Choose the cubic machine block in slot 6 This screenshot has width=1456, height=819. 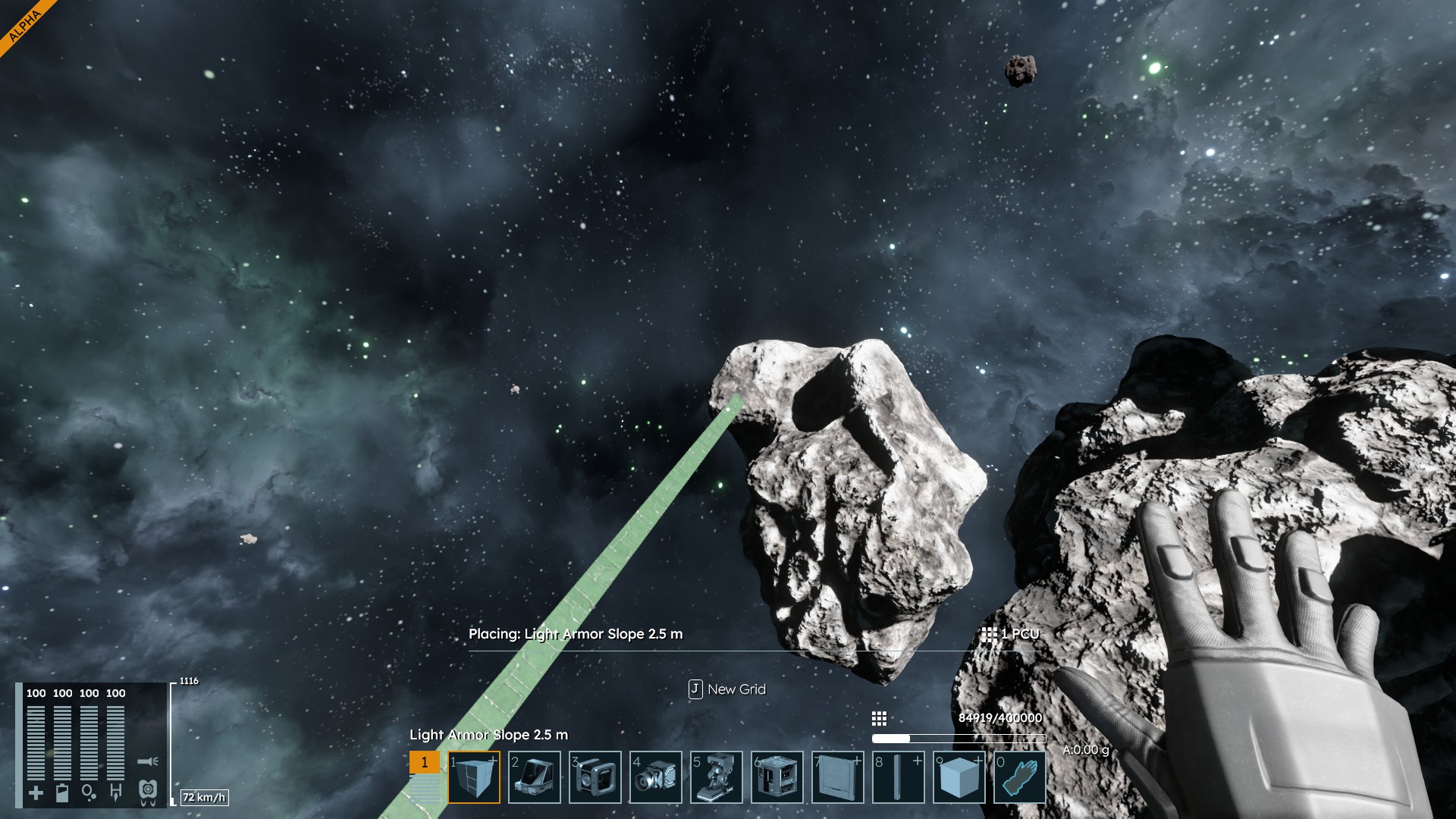(x=777, y=777)
